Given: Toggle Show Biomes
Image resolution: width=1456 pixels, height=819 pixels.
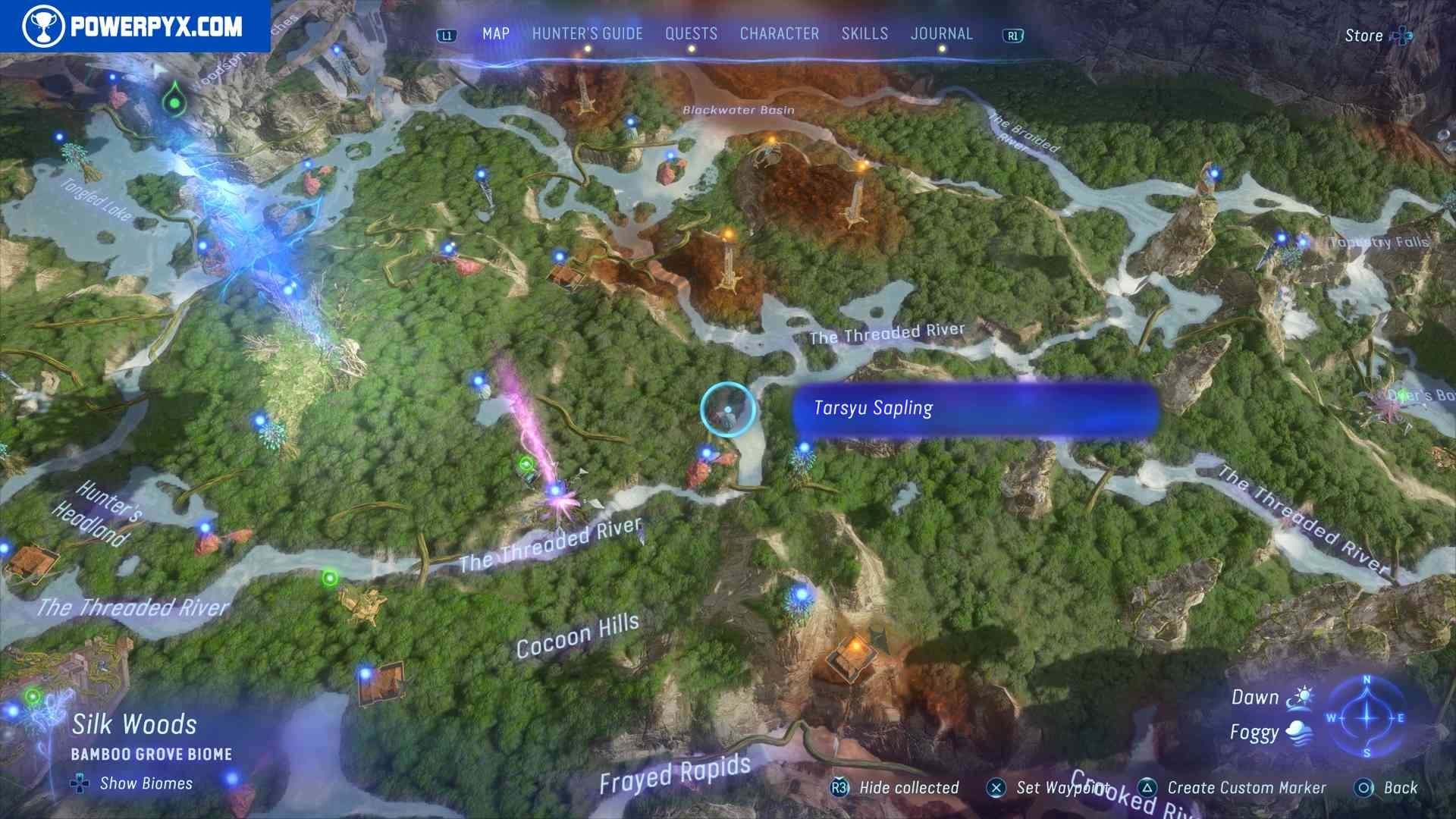Looking at the screenshot, I should 146,783.
